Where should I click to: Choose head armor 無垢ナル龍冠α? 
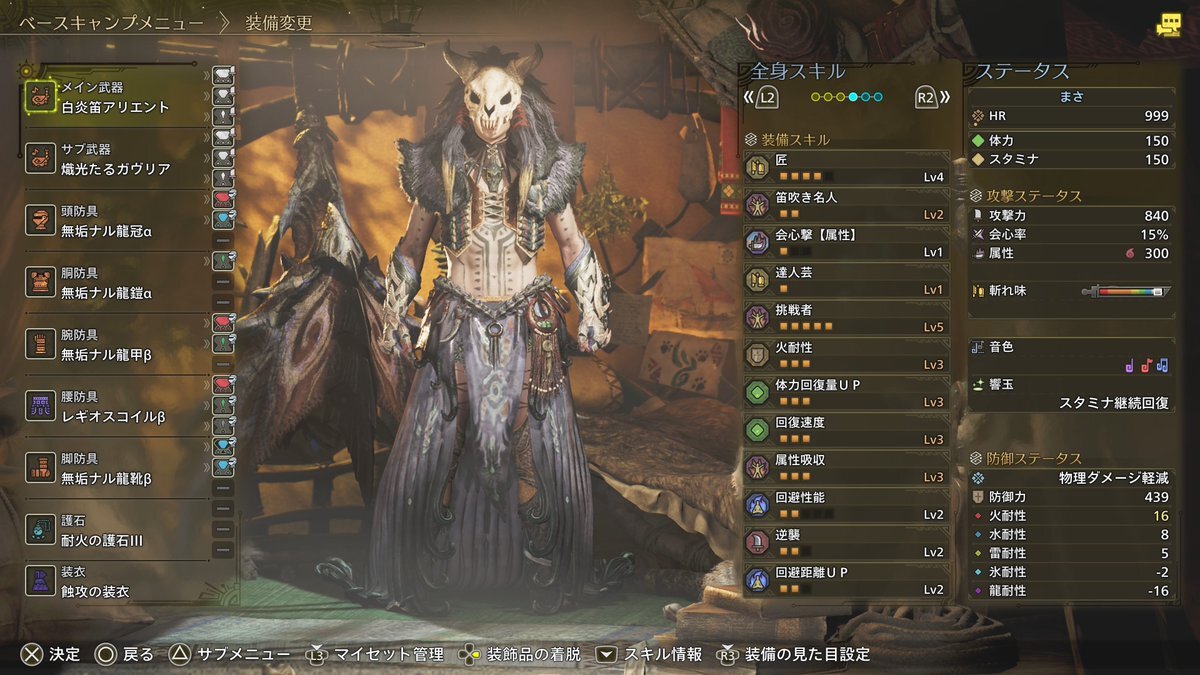click(x=115, y=222)
